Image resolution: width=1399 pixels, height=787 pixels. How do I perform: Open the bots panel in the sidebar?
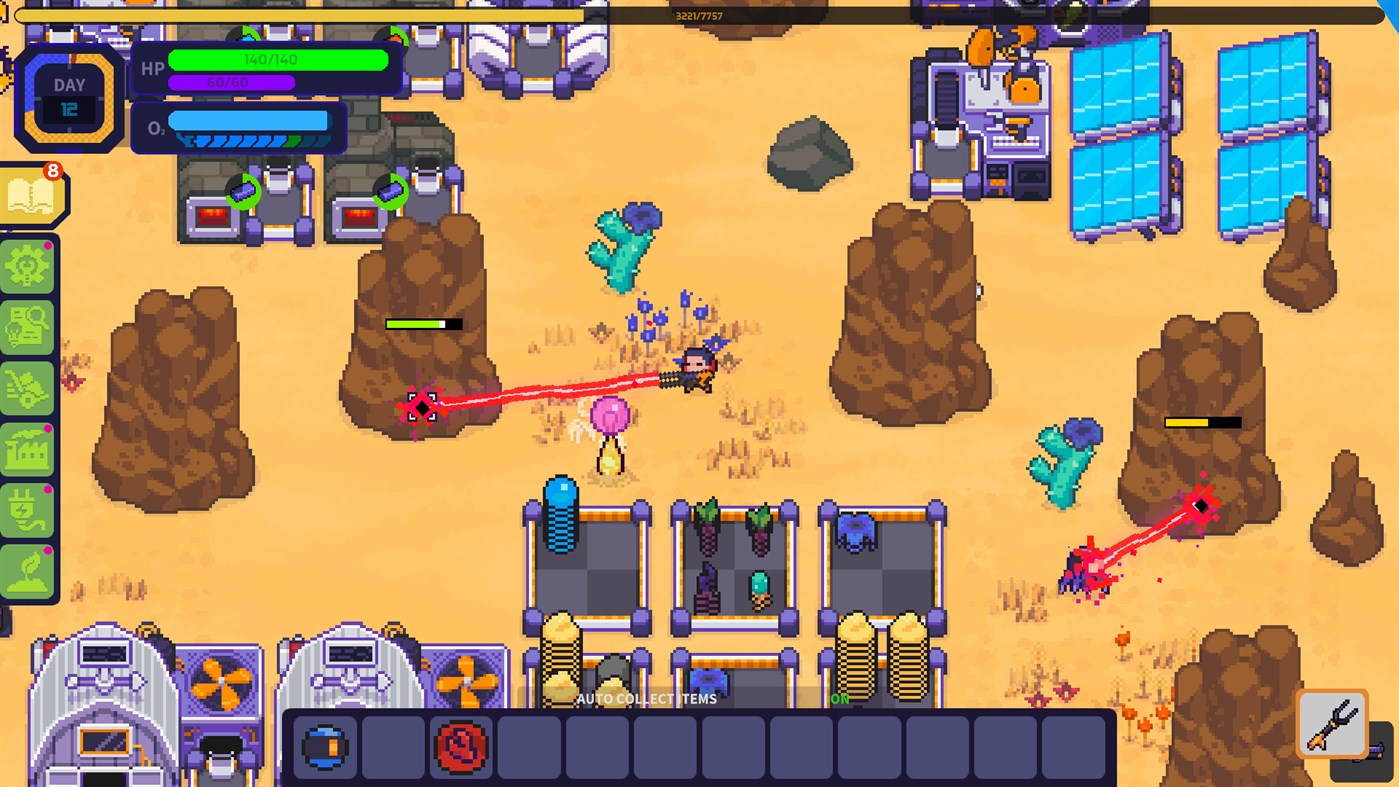[27, 390]
